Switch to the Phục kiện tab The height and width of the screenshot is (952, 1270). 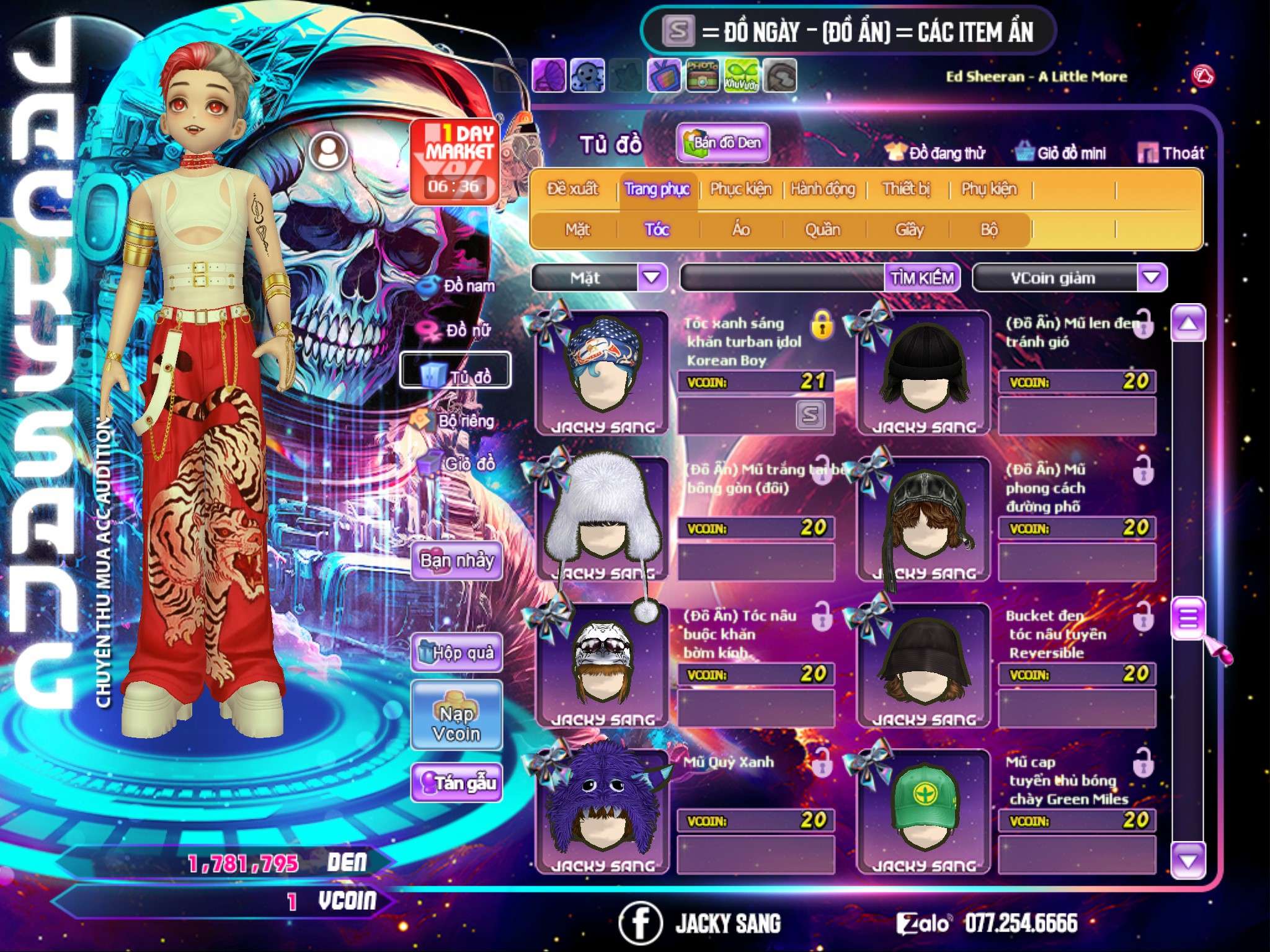coord(740,188)
